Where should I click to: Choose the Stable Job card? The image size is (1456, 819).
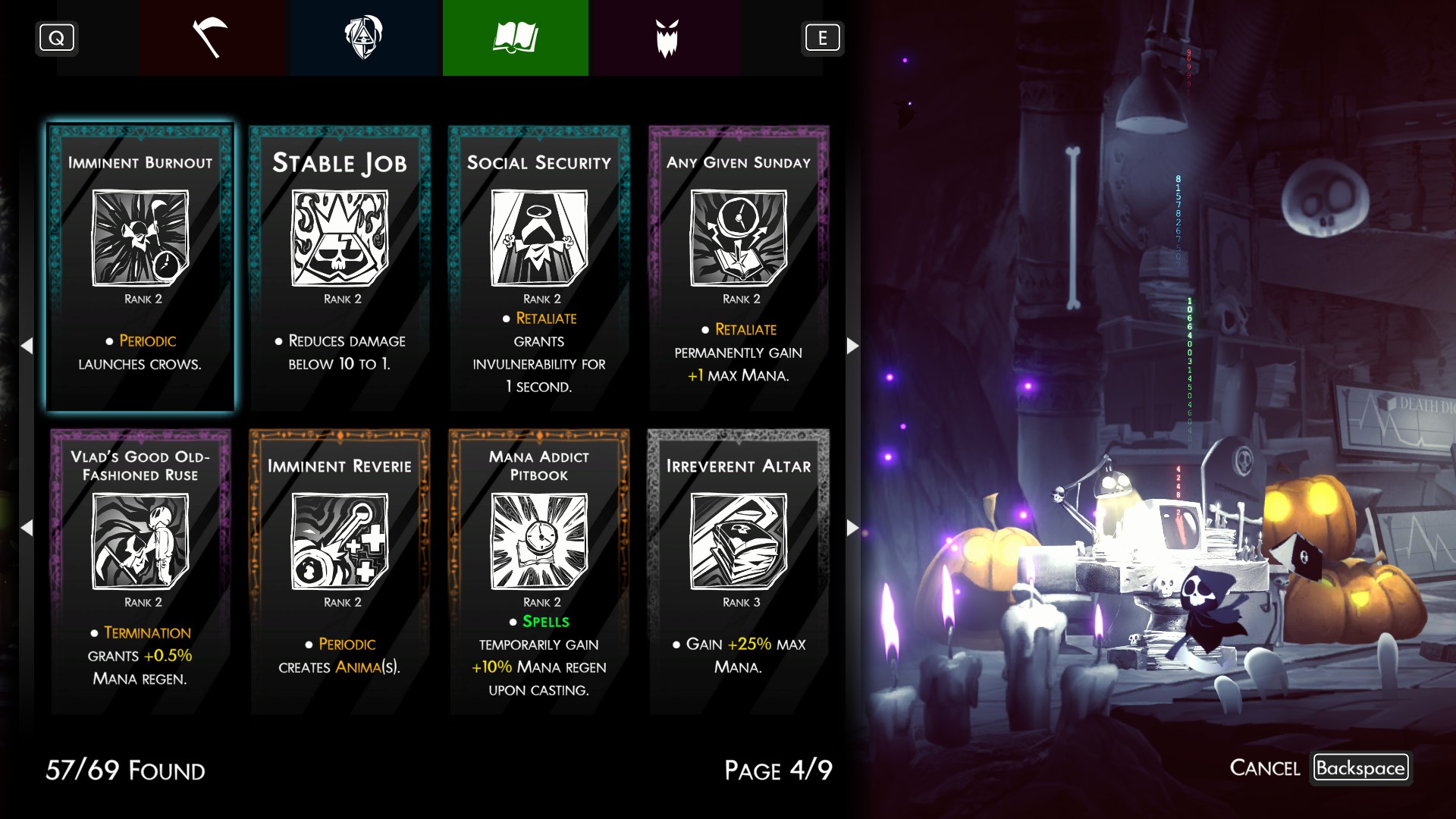coord(340,268)
